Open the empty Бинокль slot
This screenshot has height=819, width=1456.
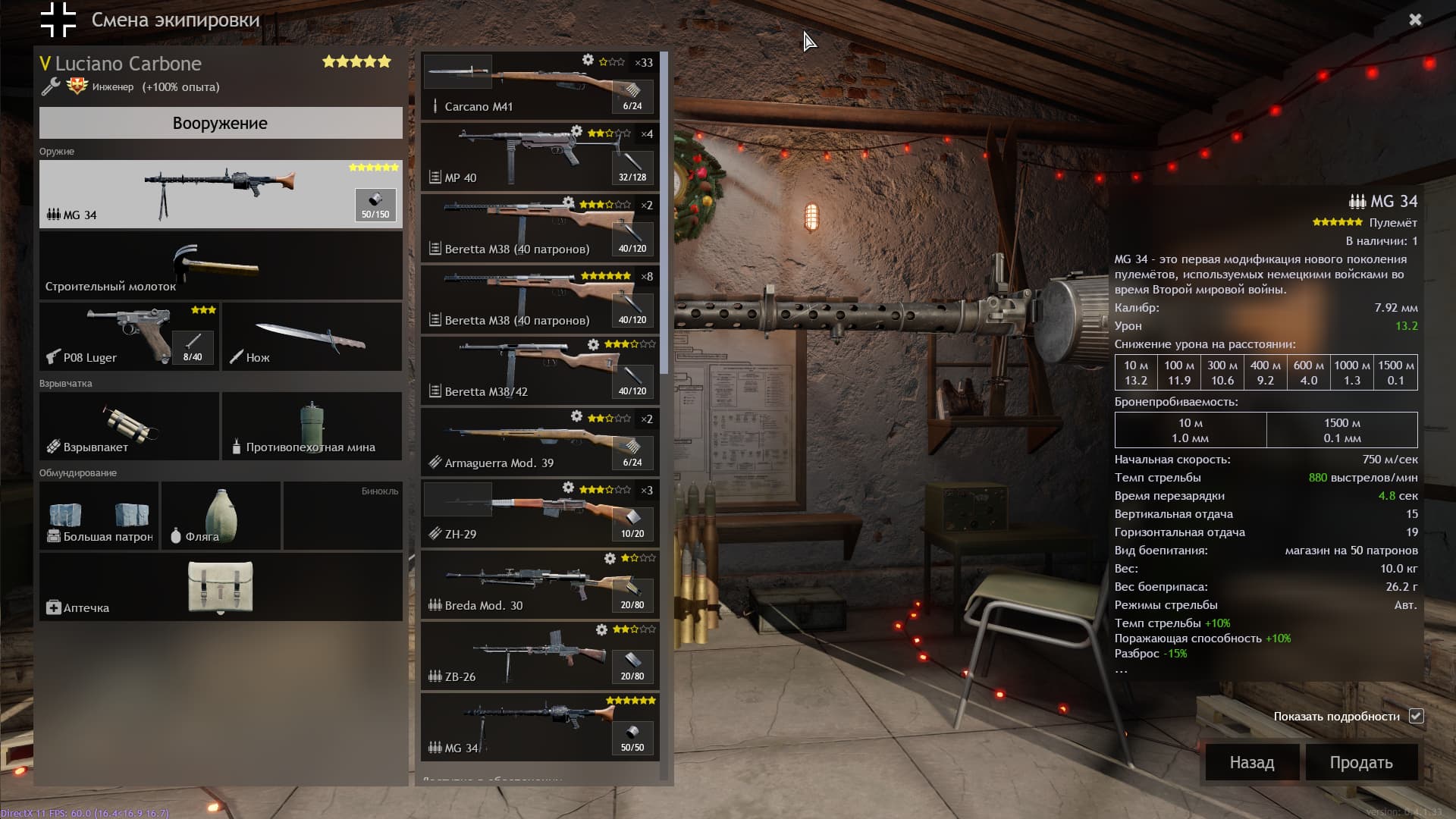point(343,516)
